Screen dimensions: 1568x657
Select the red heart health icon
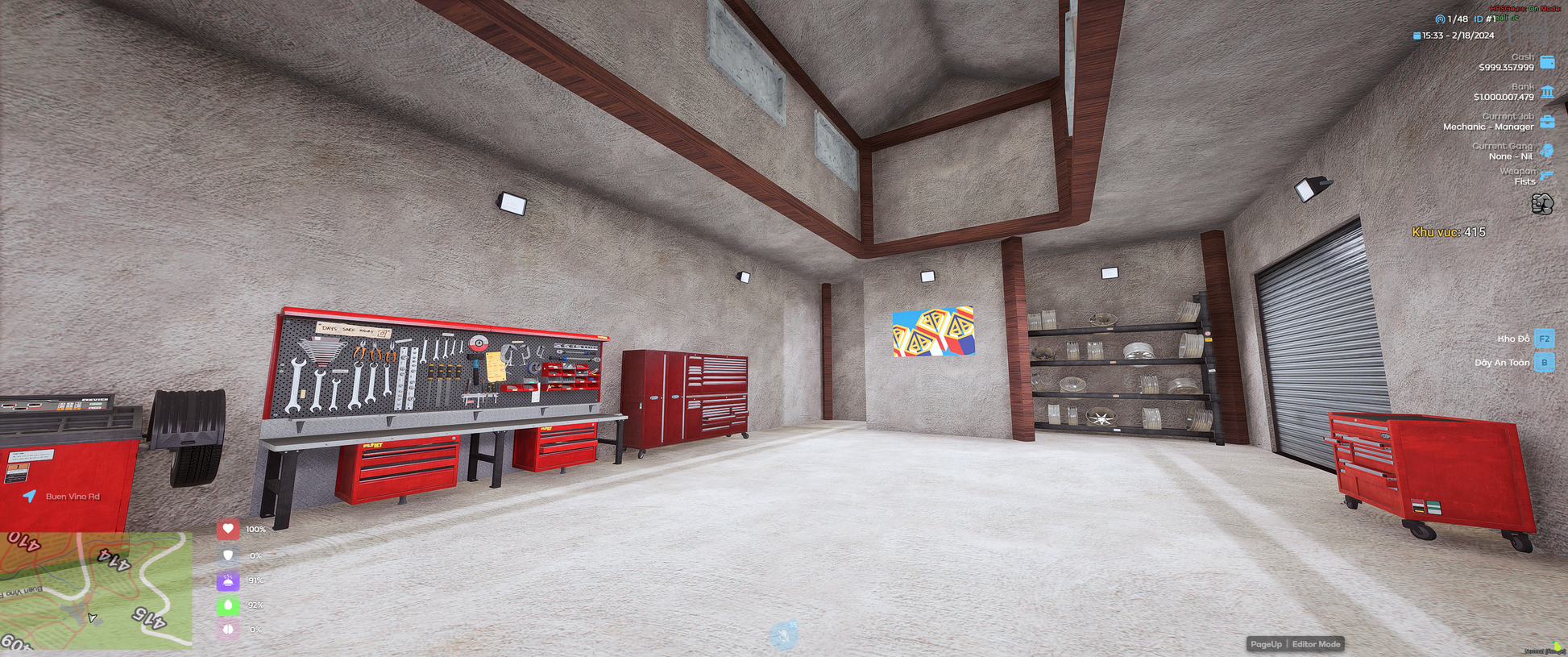228,530
